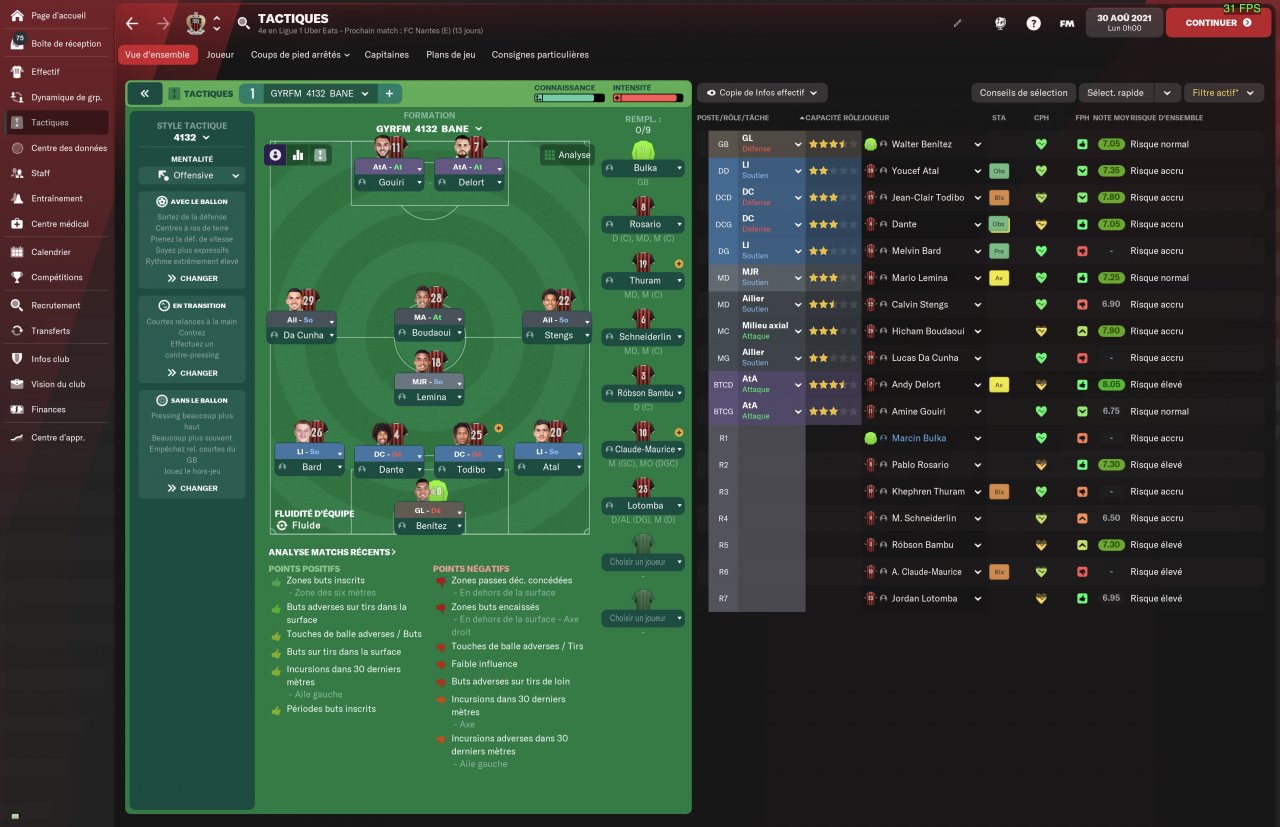Screen dimensions: 1280x827
Task: Open the Centre médical section
Action: (59, 224)
